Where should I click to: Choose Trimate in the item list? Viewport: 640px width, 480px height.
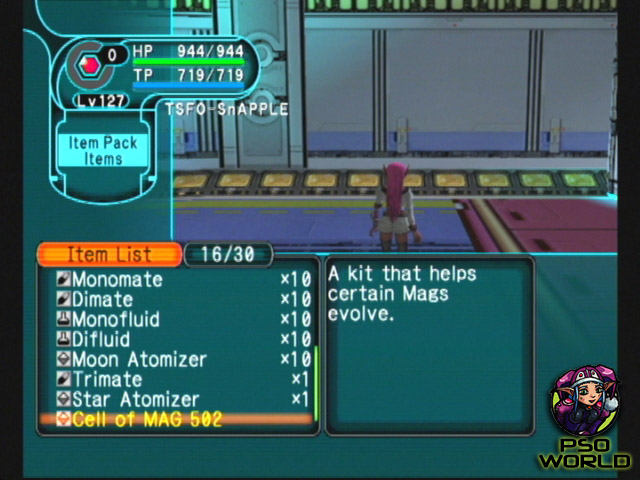click(x=106, y=380)
